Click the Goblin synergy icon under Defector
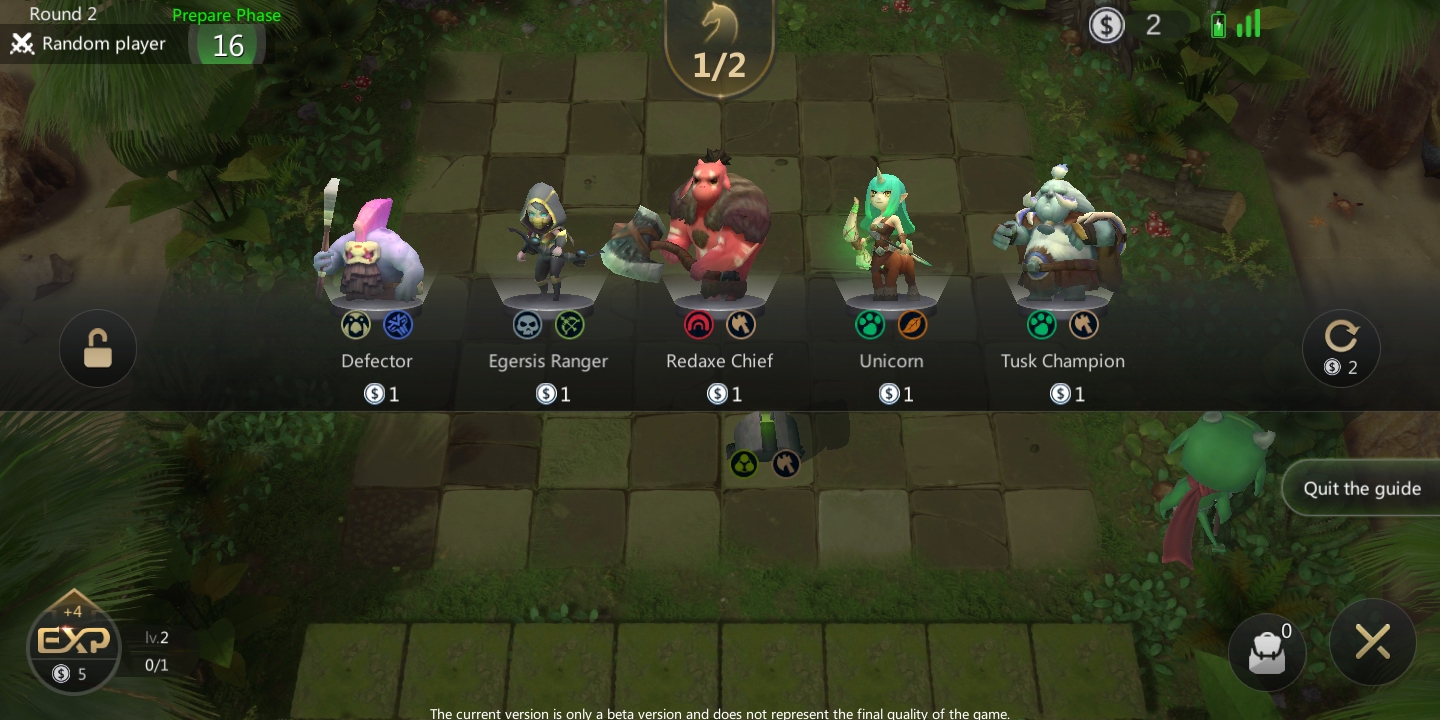Viewport: 1440px width, 720px height. click(355, 324)
